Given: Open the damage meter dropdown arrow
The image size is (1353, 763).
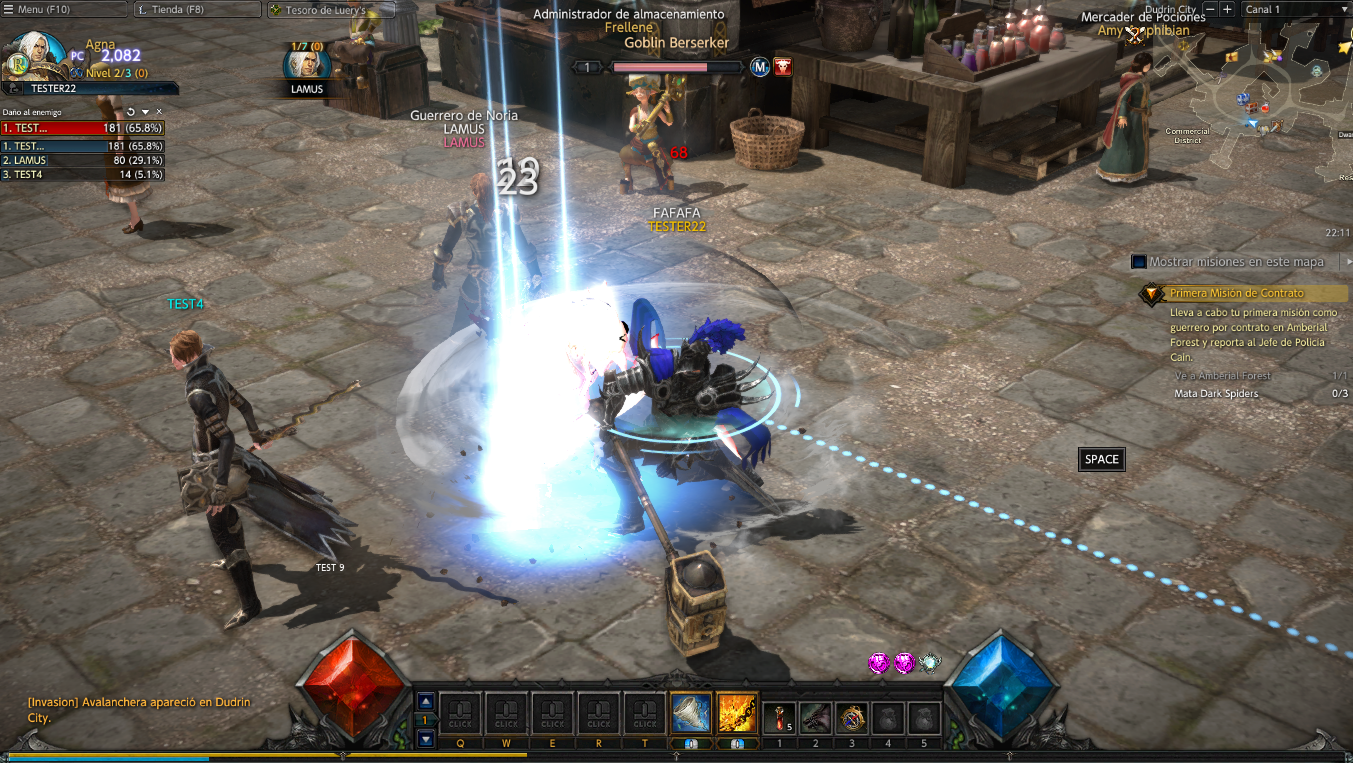Looking at the screenshot, I should pyautogui.click(x=145, y=111).
